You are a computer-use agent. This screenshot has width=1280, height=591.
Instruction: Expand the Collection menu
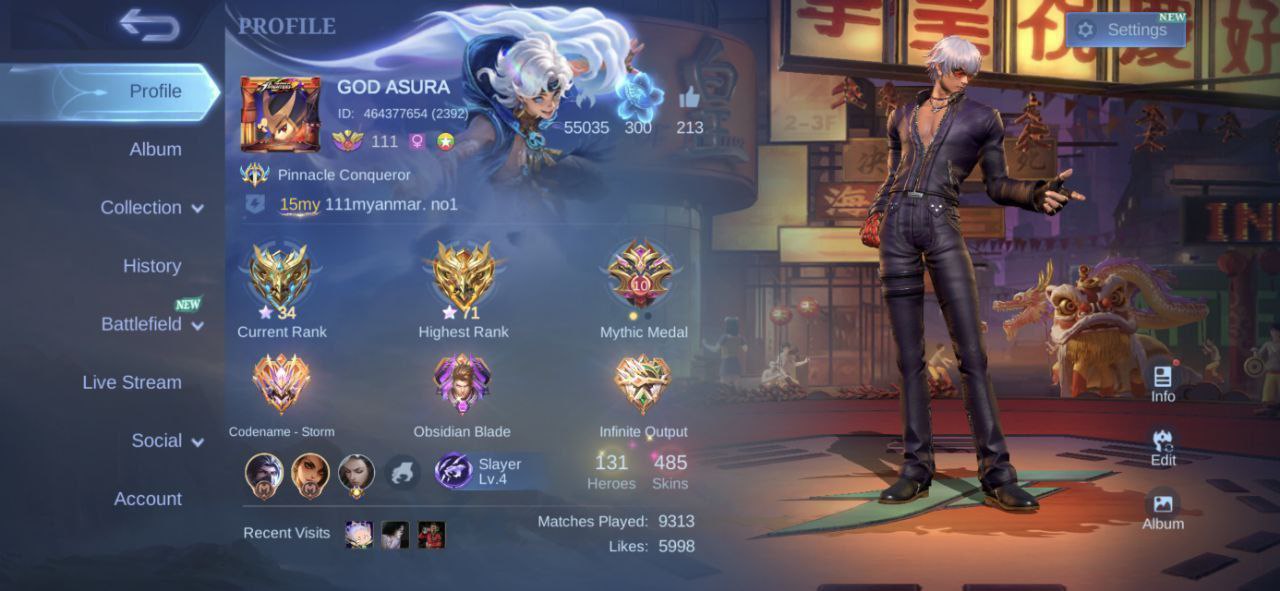point(151,208)
